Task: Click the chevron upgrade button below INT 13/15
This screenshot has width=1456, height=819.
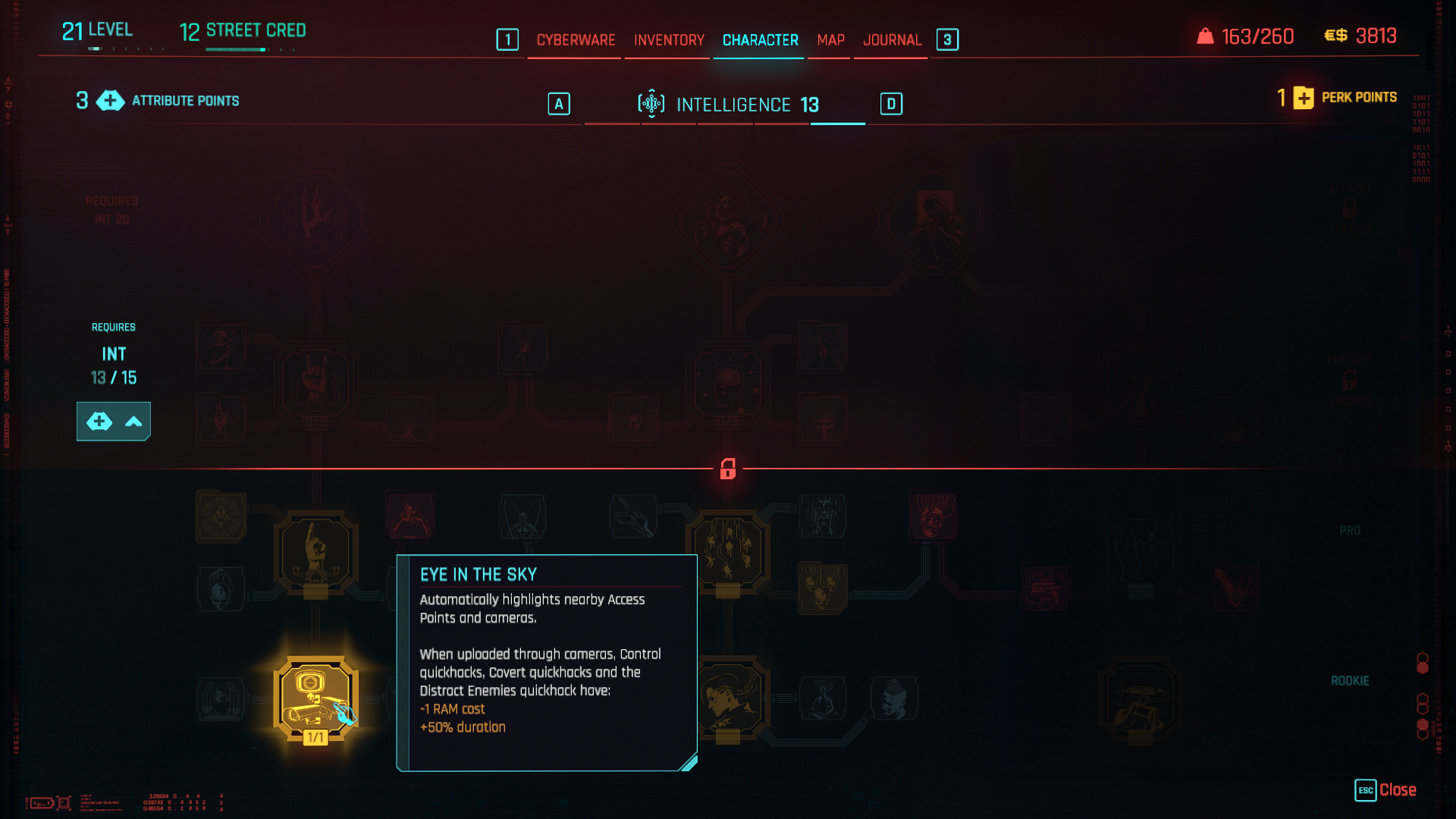Action: pos(133,421)
